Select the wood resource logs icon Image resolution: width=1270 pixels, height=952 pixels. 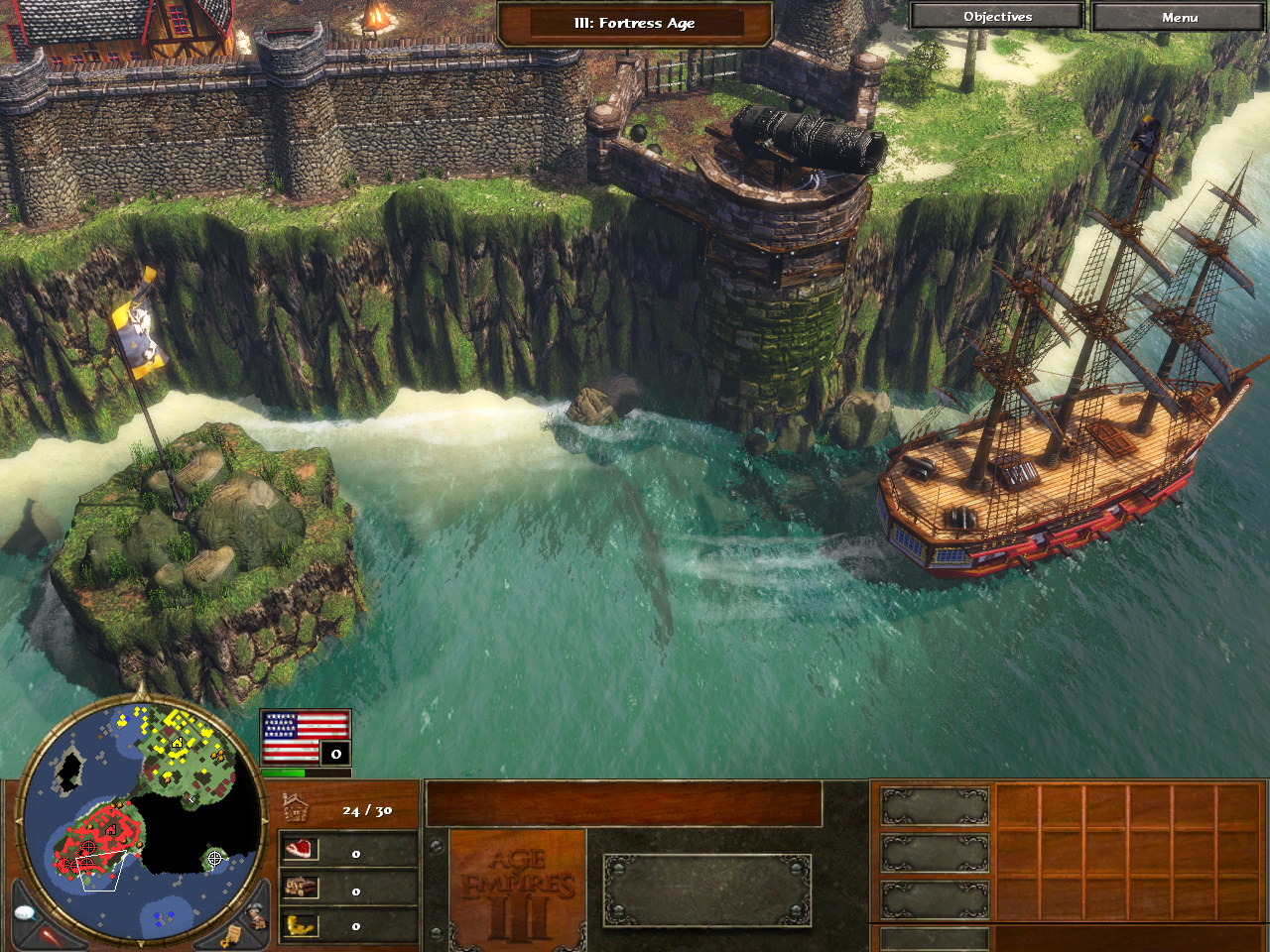300,888
